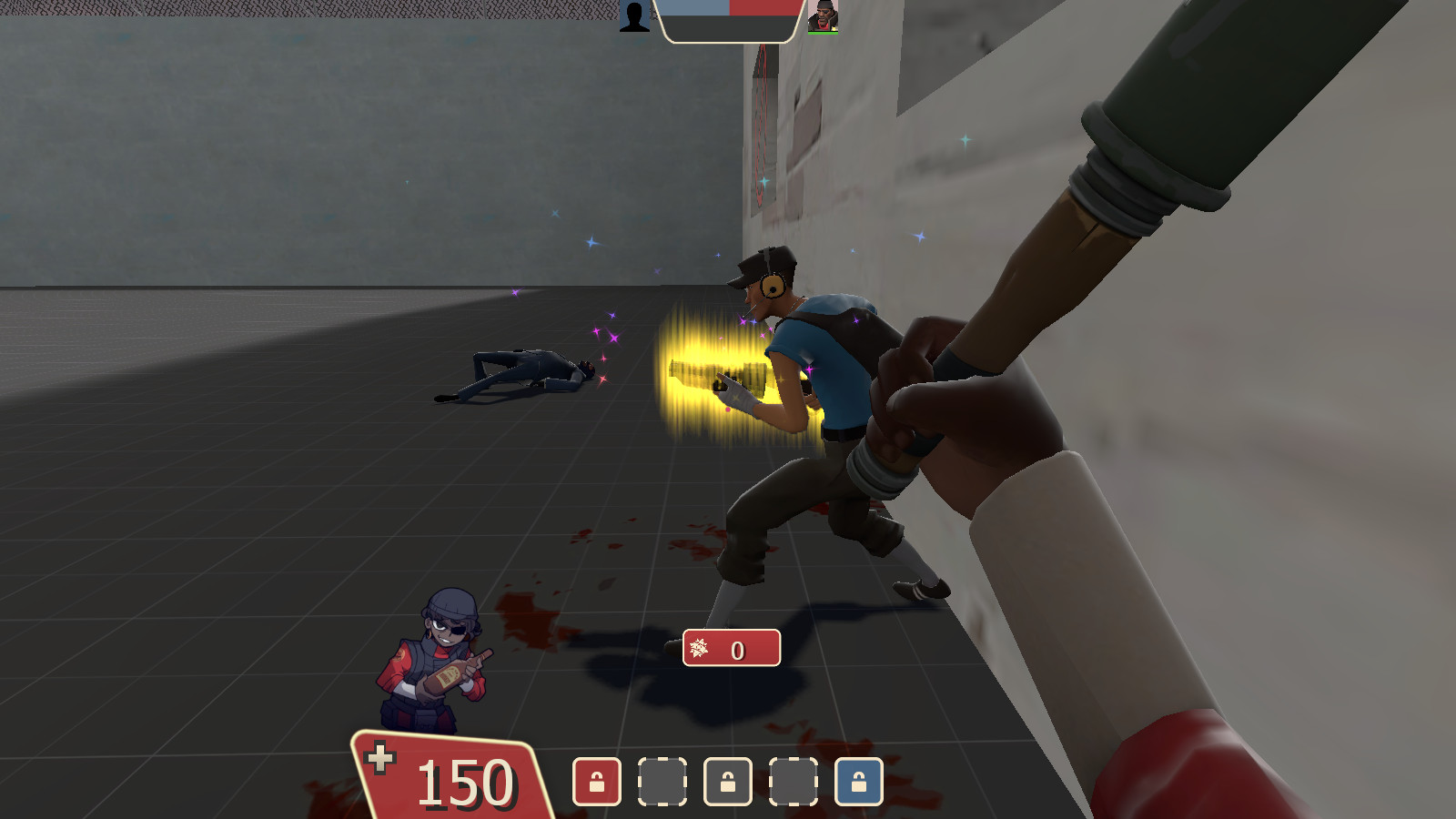The height and width of the screenshot is (819, 1456).
Task: Click the silhouette player avatar at top
Action: click(x=634, y=15)
